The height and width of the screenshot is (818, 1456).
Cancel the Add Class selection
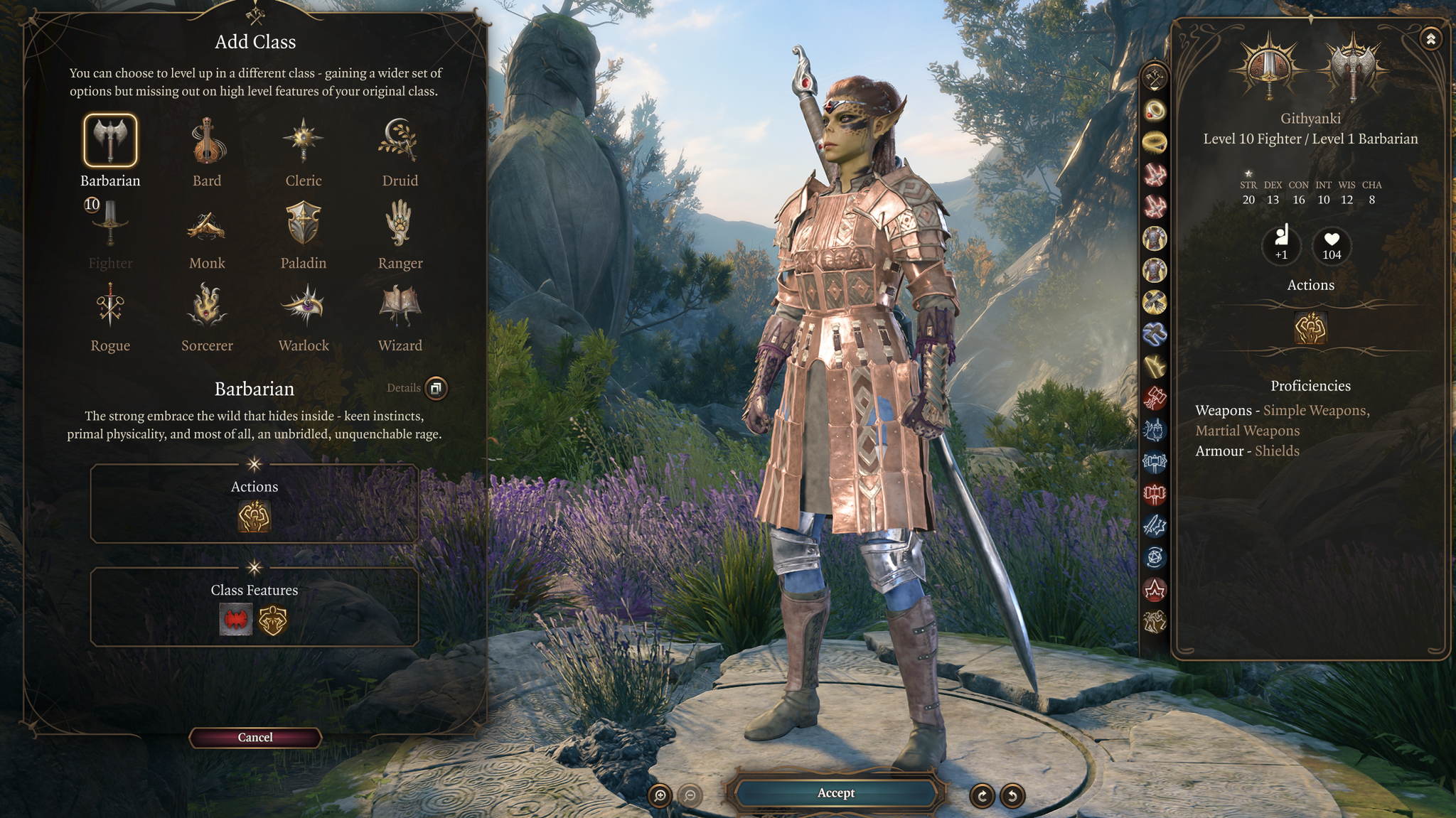(255, 737)
